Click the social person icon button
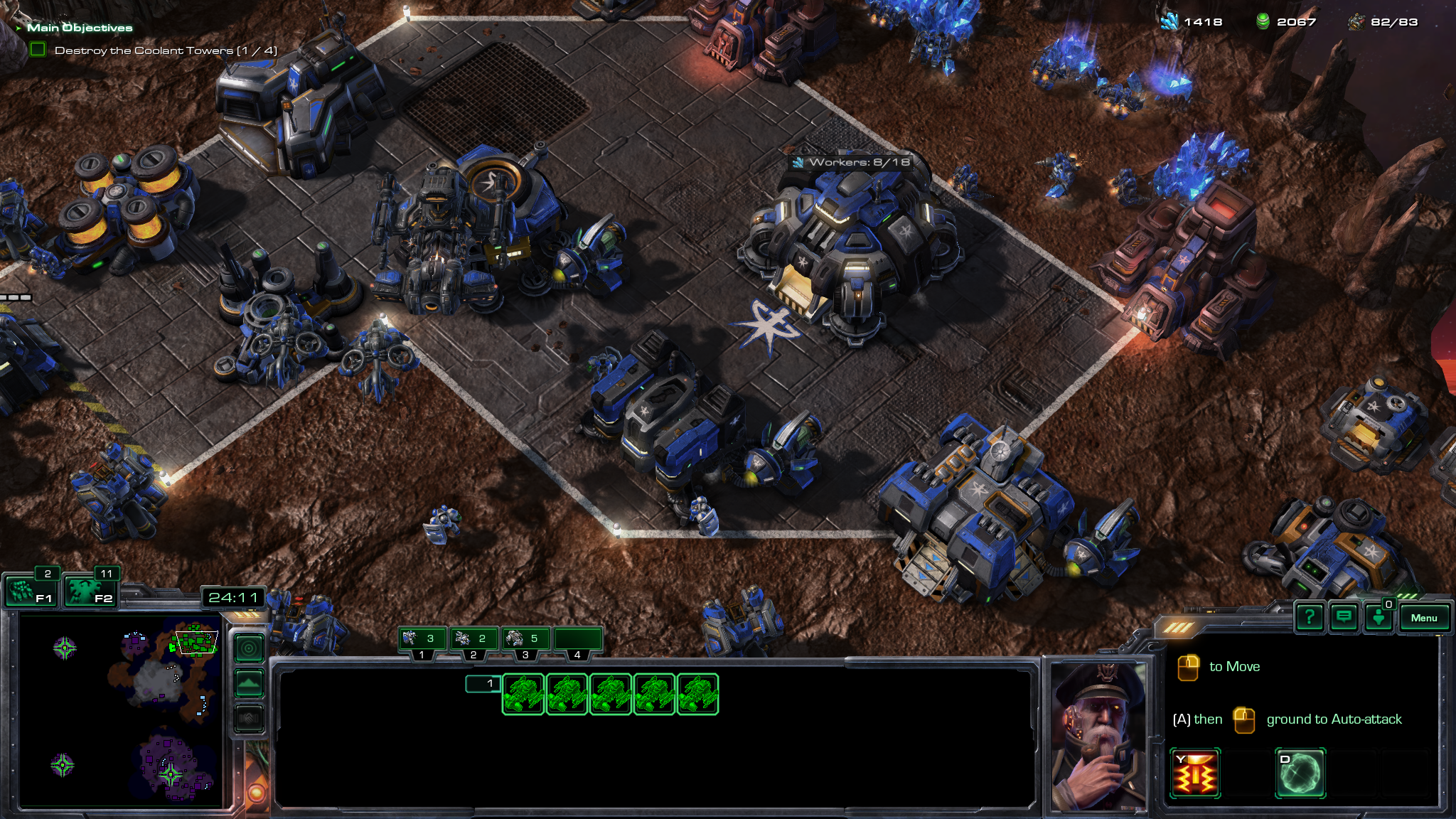The width and height of the screenshot is (1456, 819). pos(1379,617)
